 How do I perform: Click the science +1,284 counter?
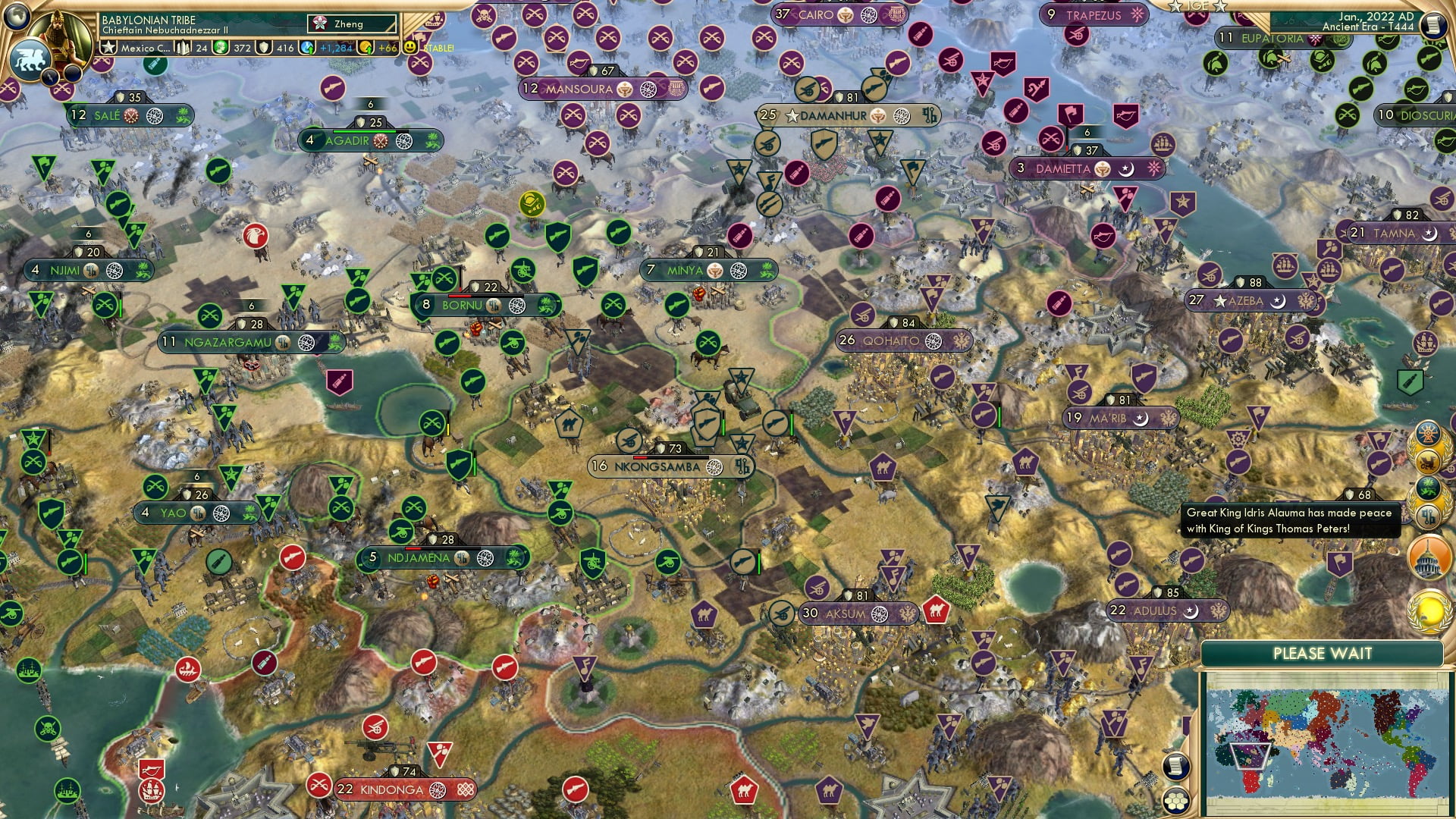tap(334, 48)
